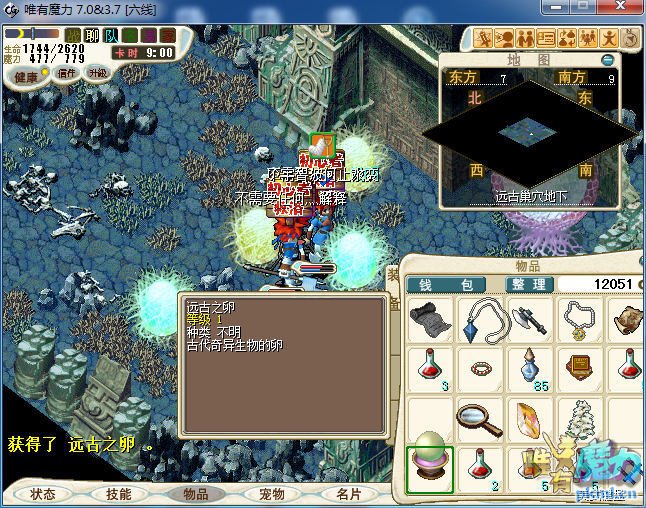Image resolution: width=646 pixels, height=508 pixels.
Task: Minimize the map panel with blue button
Action: coord(607,60)
